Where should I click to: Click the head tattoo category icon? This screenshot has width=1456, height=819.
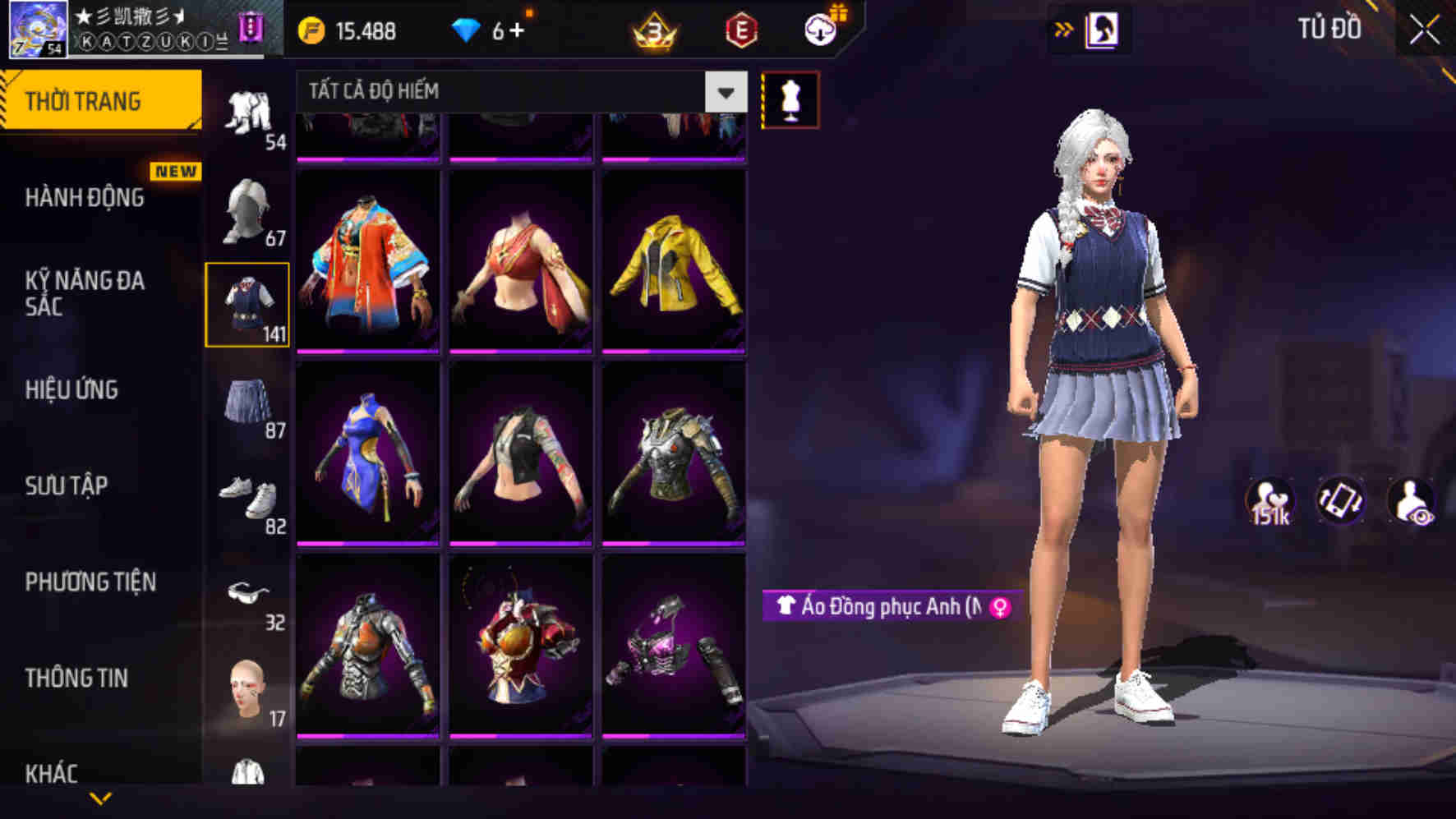[x=247, y=685]
